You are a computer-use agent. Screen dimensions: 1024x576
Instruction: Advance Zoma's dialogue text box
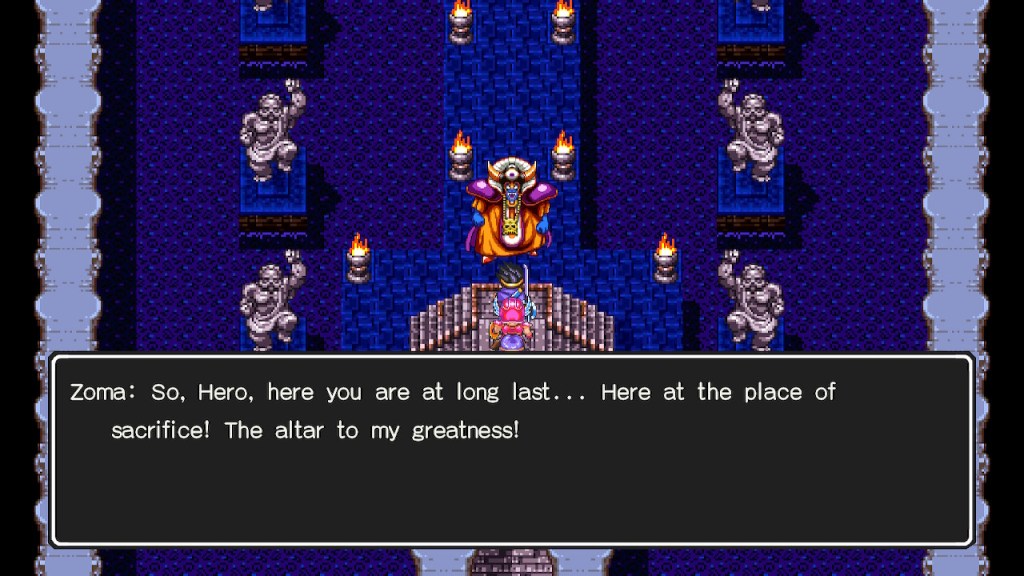pyautogui.click(x=511, y=449)
